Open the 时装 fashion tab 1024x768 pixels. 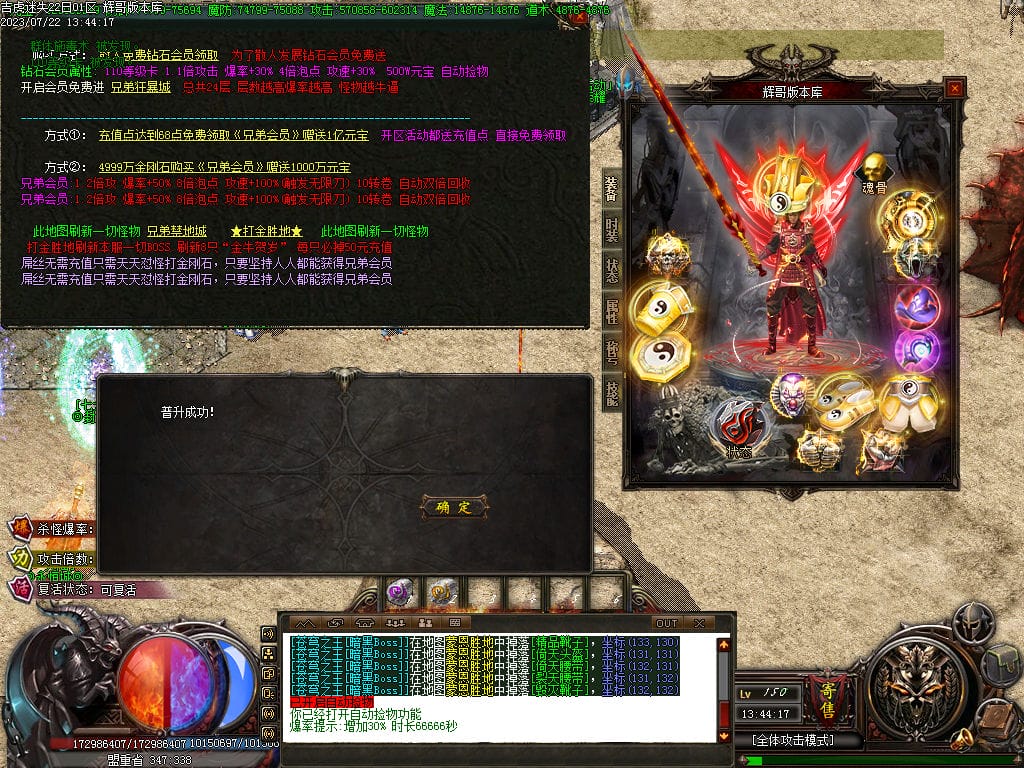tap(611, 229)
